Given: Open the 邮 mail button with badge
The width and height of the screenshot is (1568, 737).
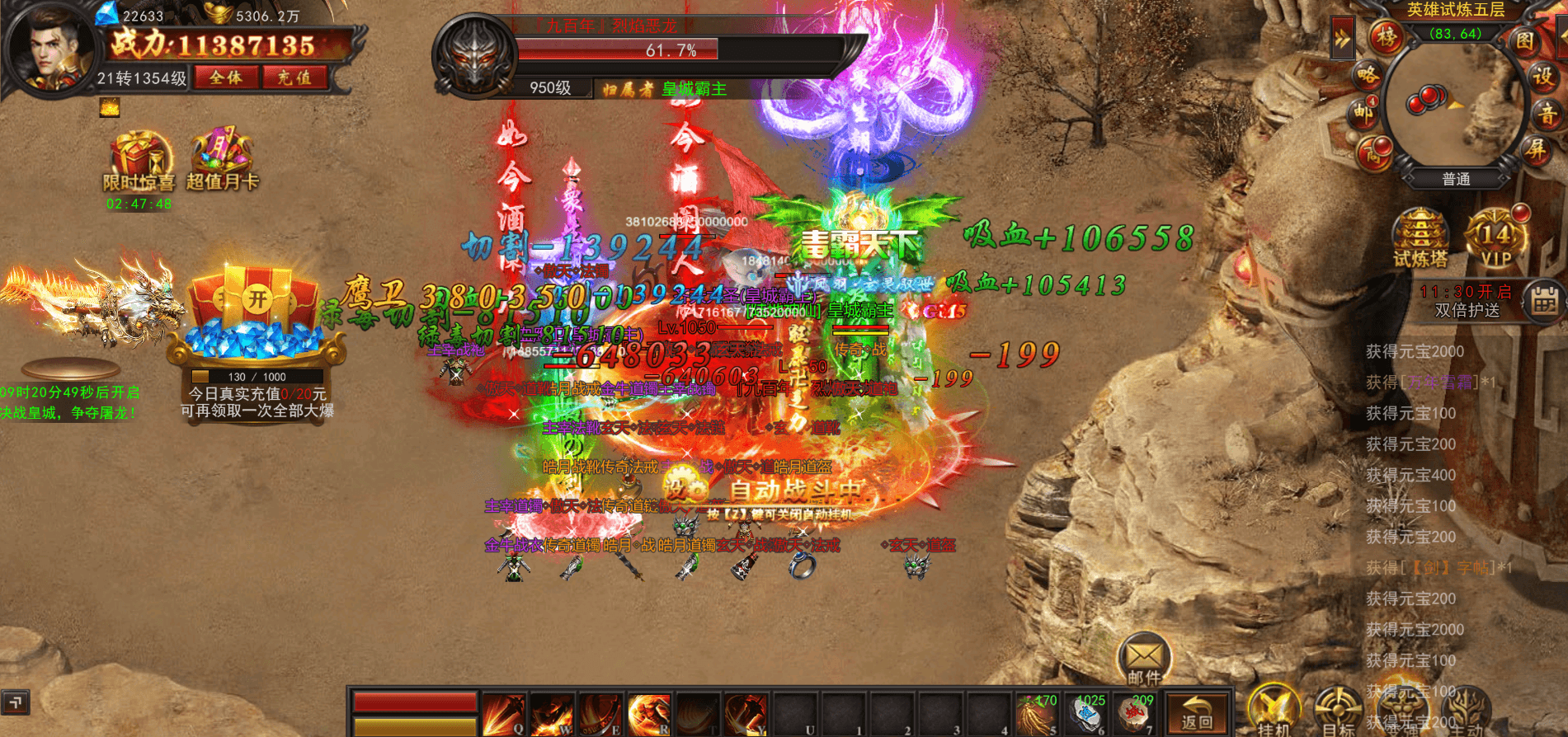Looking at the screenshot, I should click(1362, 114).
